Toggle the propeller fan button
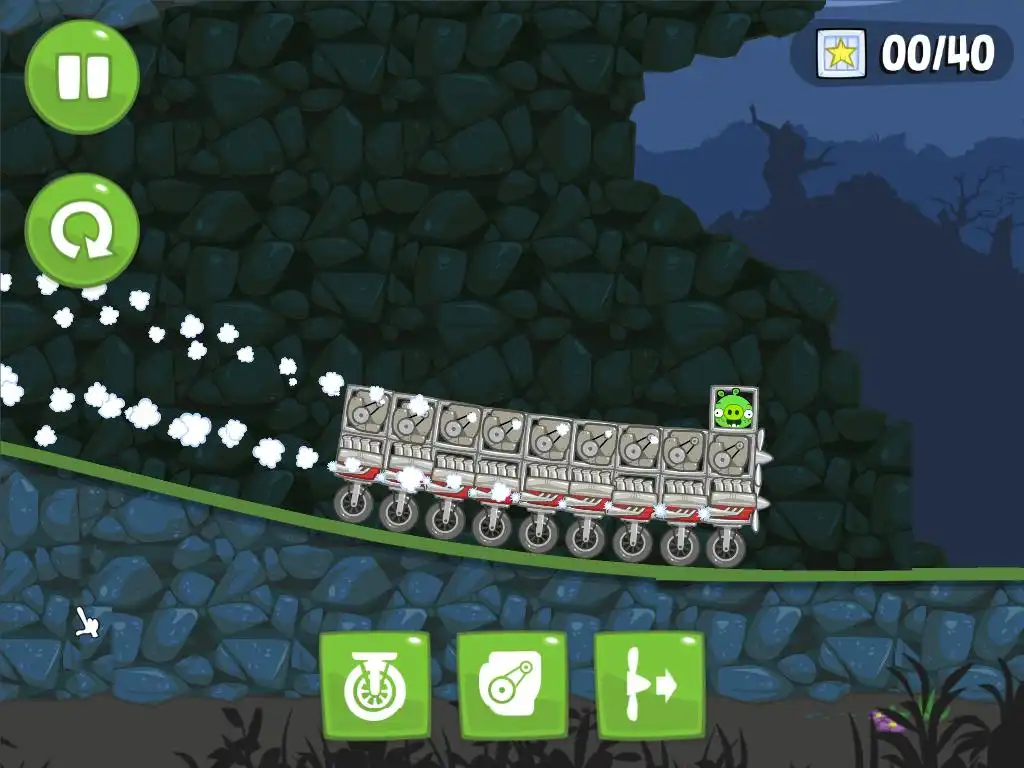This screenshot has width=1024, height=768. pyautogui.click(x=649, y=686)
